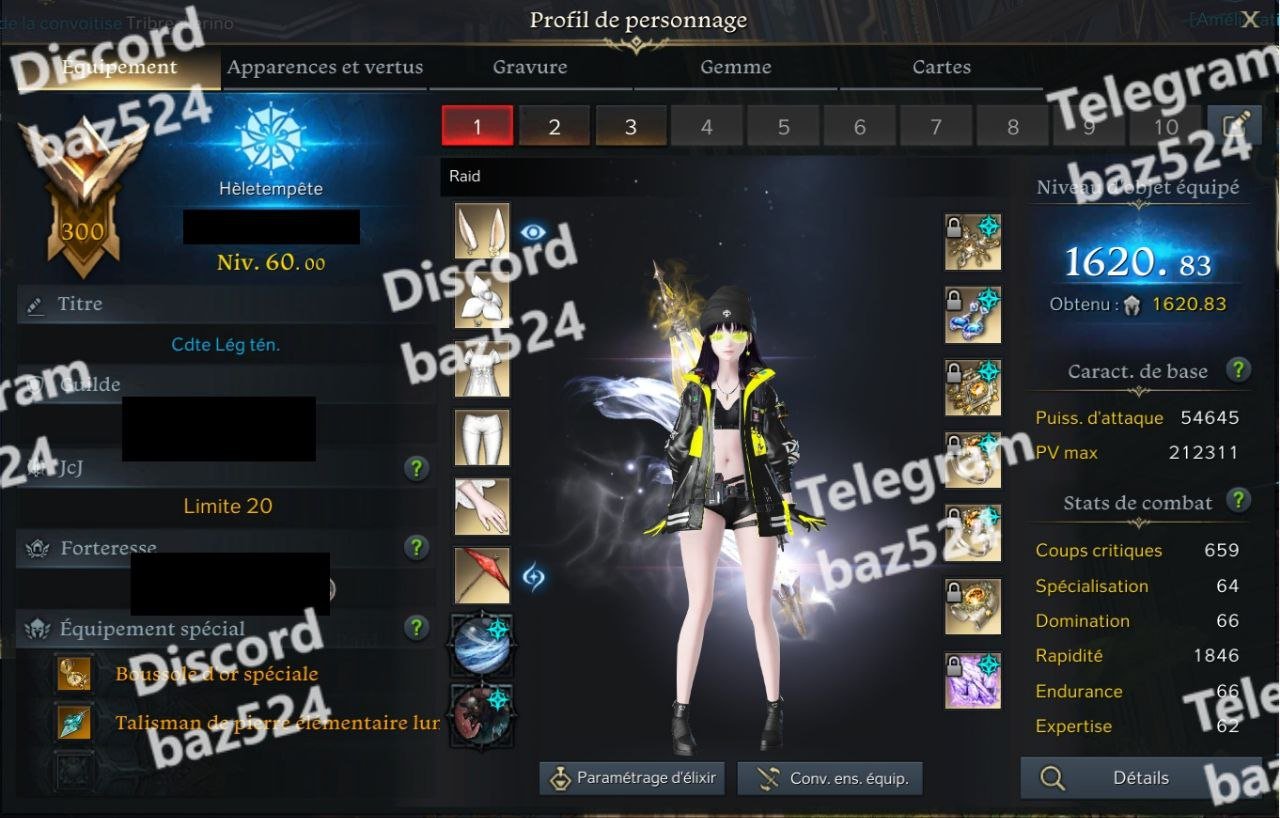The image size is (1280, 818).
Task: Select the purple crystal ability stone slot
Action: [x=973, y=681]
